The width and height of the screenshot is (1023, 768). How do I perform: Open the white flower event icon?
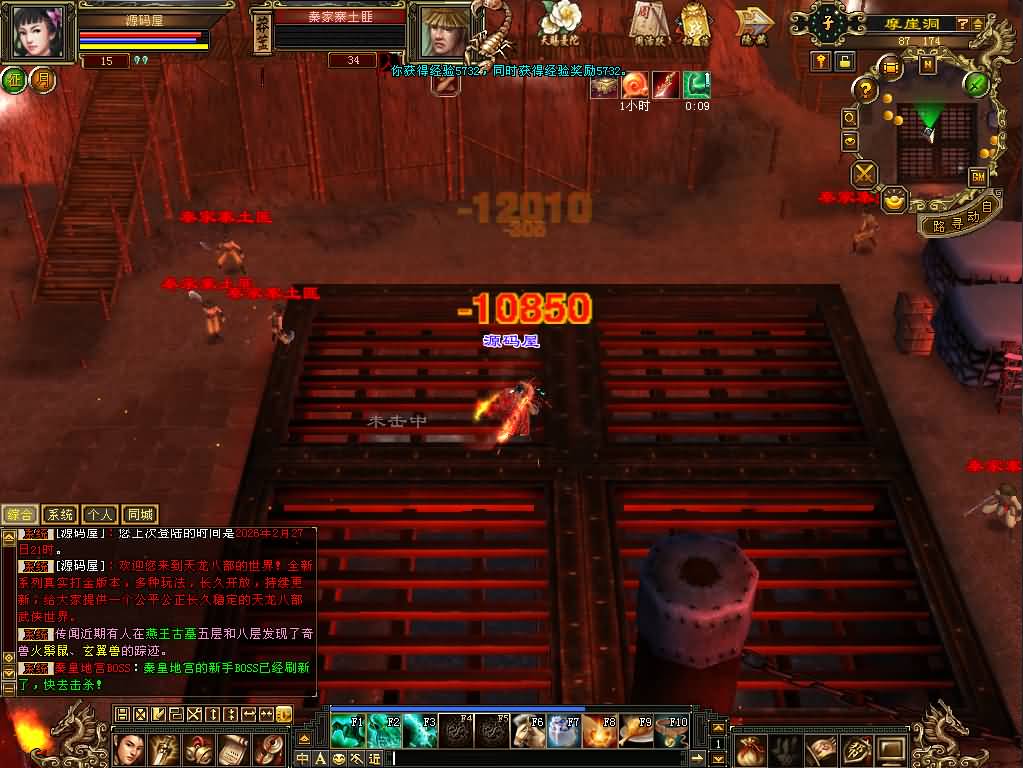pyautogui.click(x=560, y=20)
